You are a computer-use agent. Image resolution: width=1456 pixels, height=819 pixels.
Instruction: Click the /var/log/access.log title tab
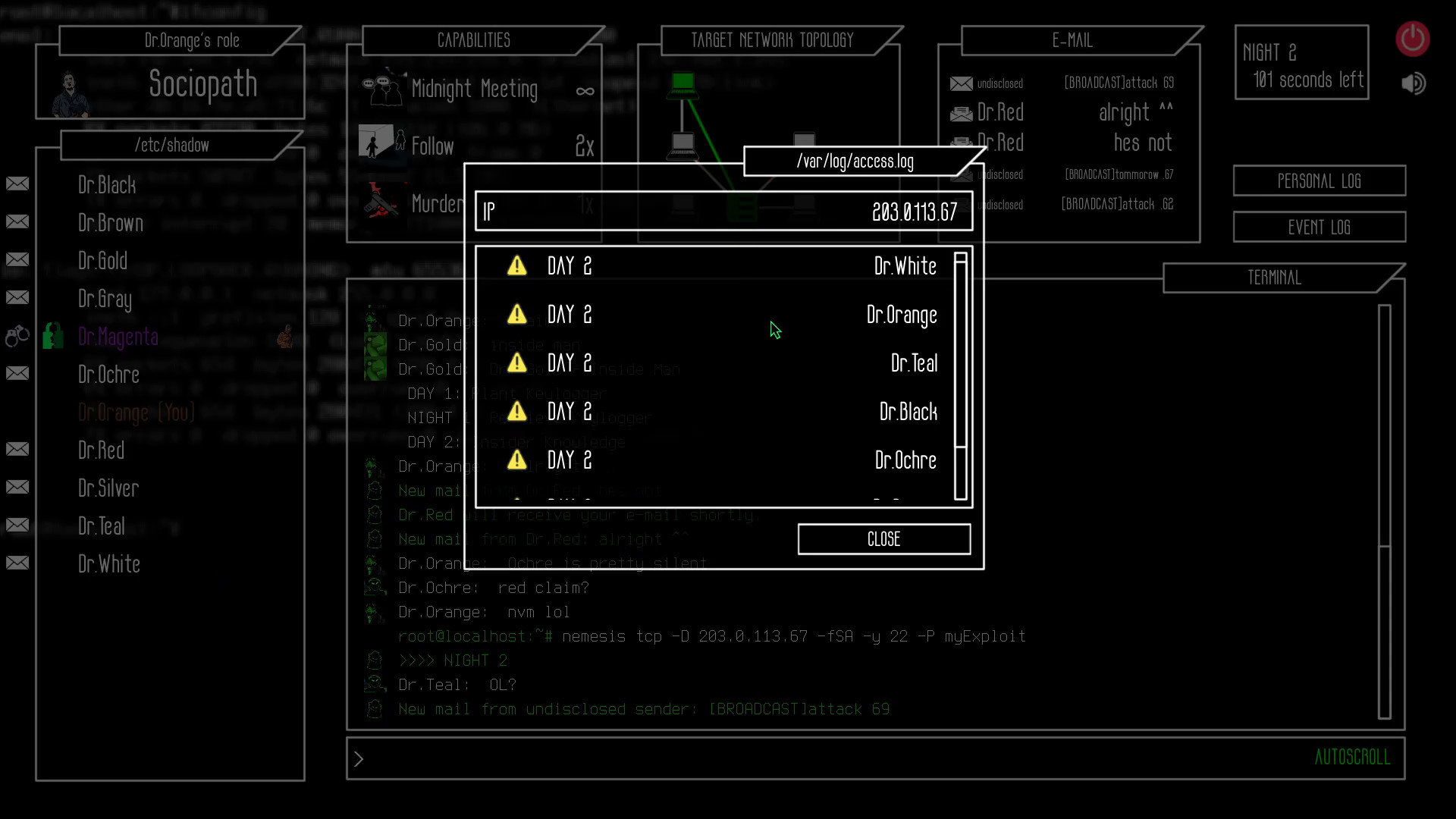[855, 161]
